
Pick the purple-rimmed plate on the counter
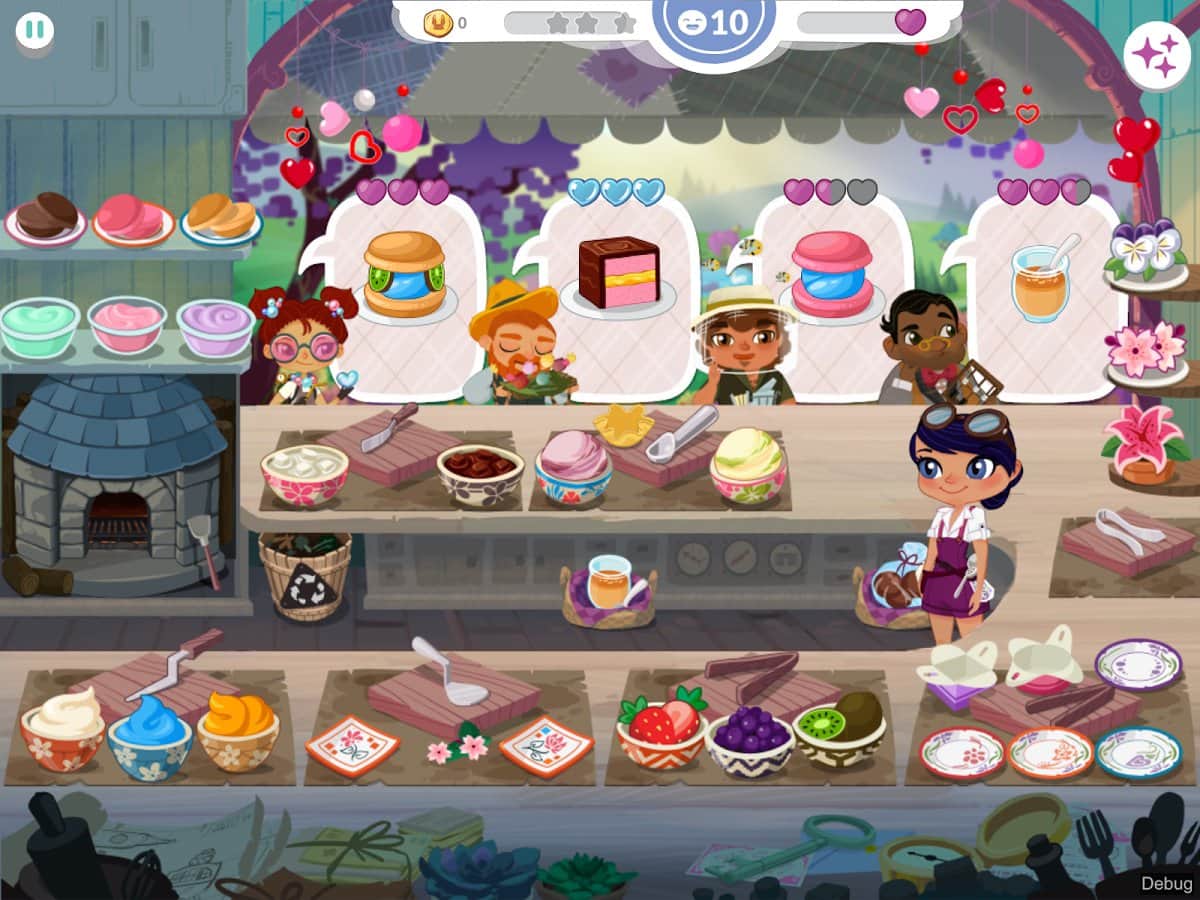[x=1138, y=662]
